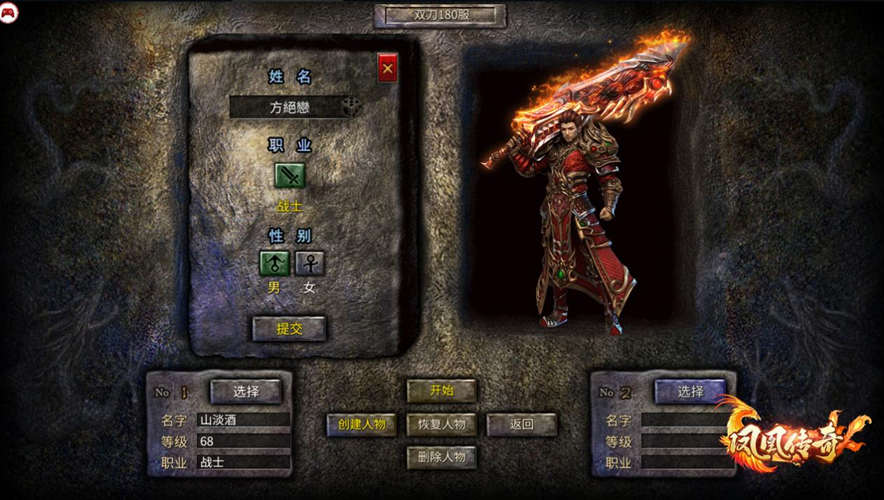The image size is (884, 500).
Task: Select the warrior class sword icon
Action: 290,176
